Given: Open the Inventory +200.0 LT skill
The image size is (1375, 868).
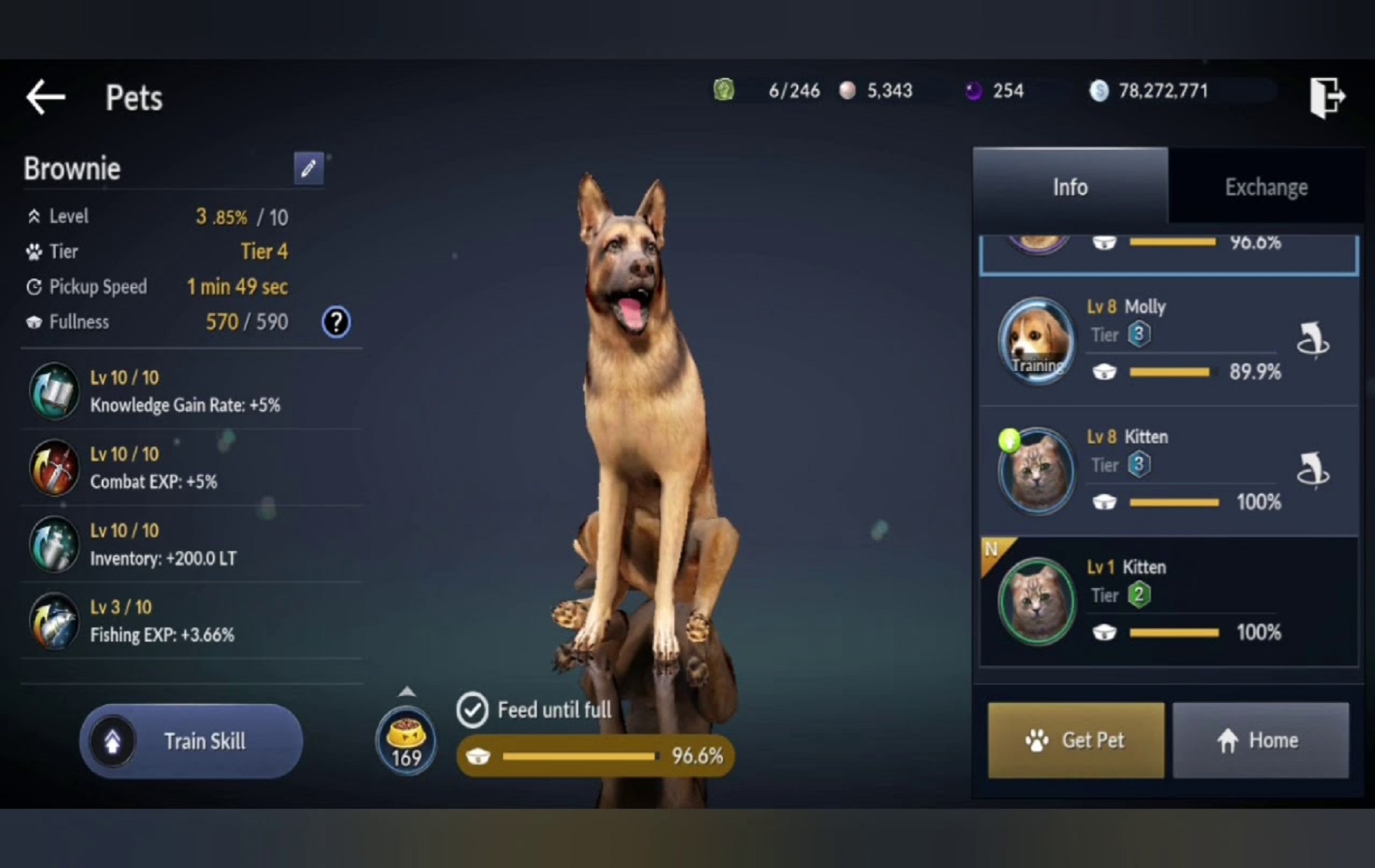Looking at the screenshot, I should tap(54, 544).
